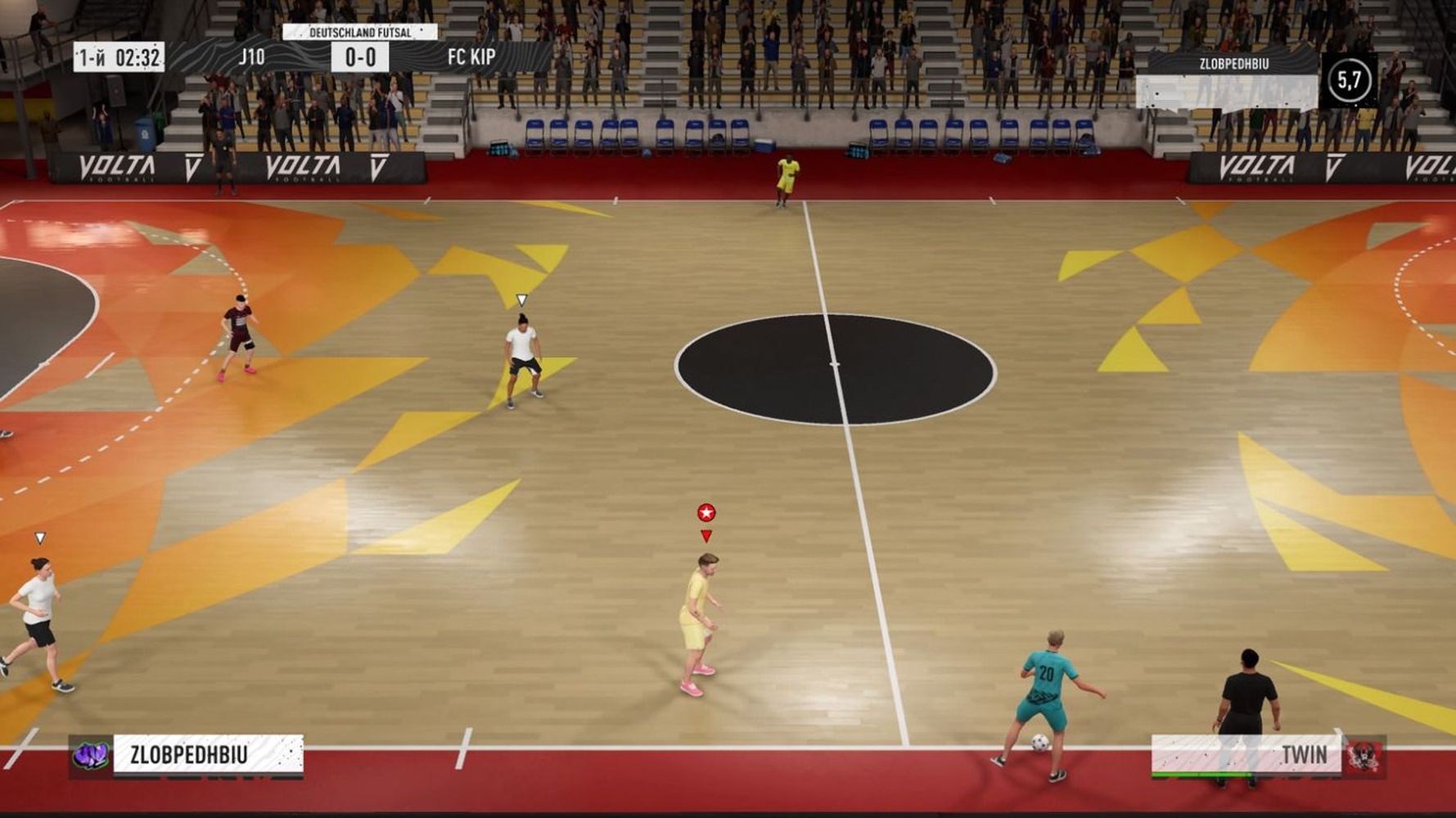Select the TWIN player nameplate

point(1246,754)
